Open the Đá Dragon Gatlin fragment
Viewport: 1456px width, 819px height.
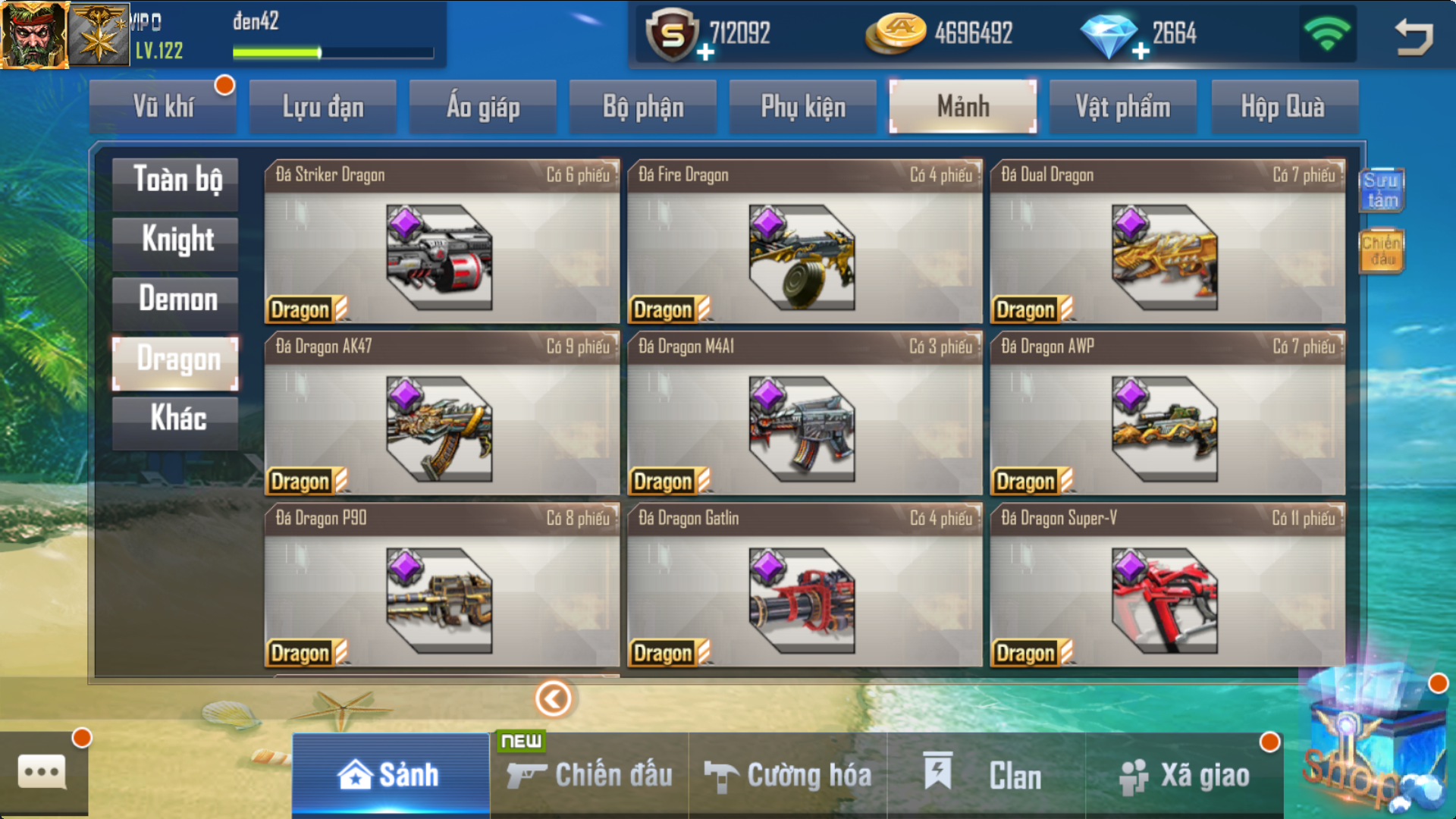pyautogui.click(x=804, y=585)
